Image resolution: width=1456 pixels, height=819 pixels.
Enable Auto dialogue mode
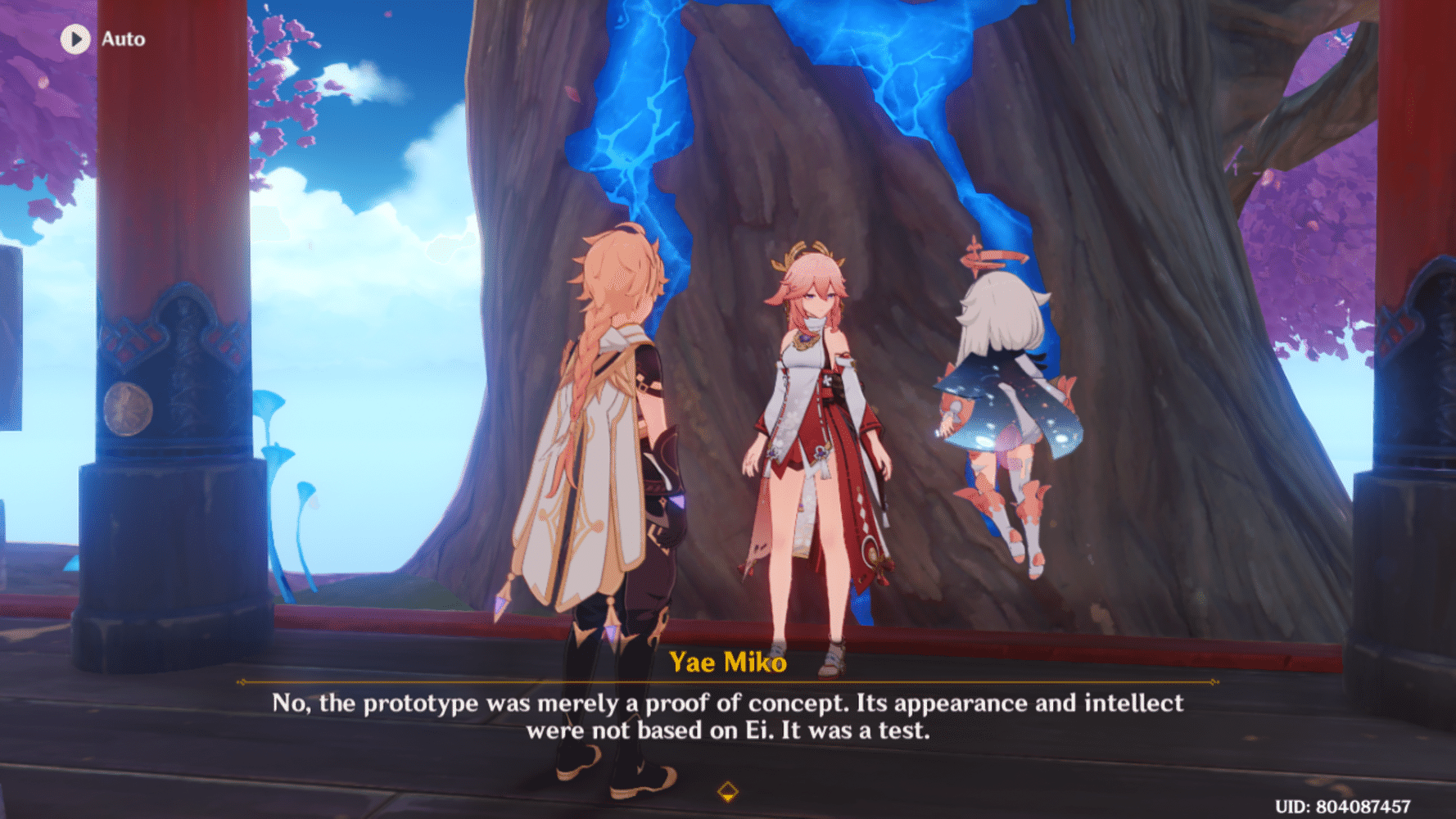(x=98, y=38)
